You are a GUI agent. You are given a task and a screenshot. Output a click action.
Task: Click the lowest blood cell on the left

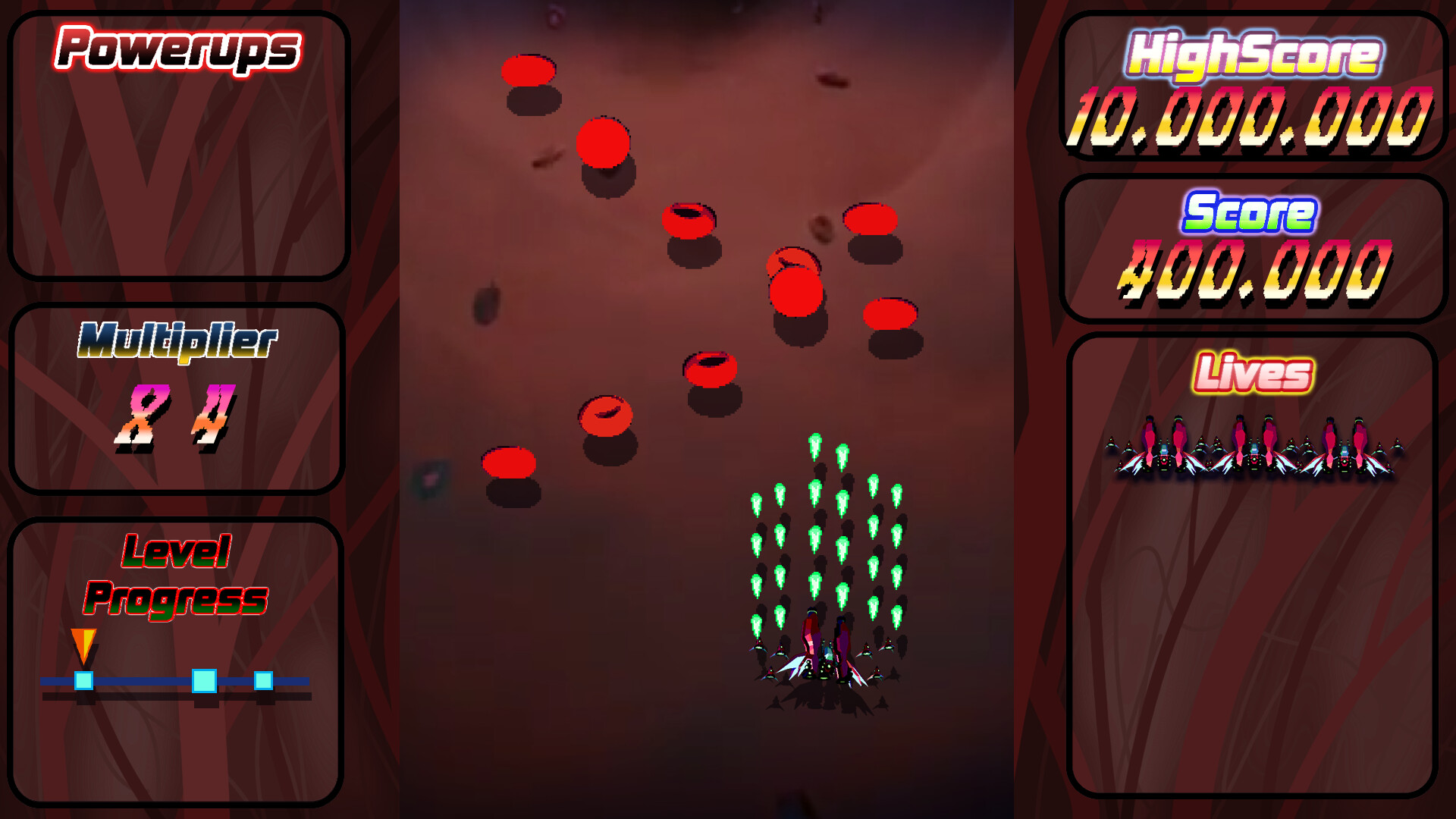click(508, 463)
